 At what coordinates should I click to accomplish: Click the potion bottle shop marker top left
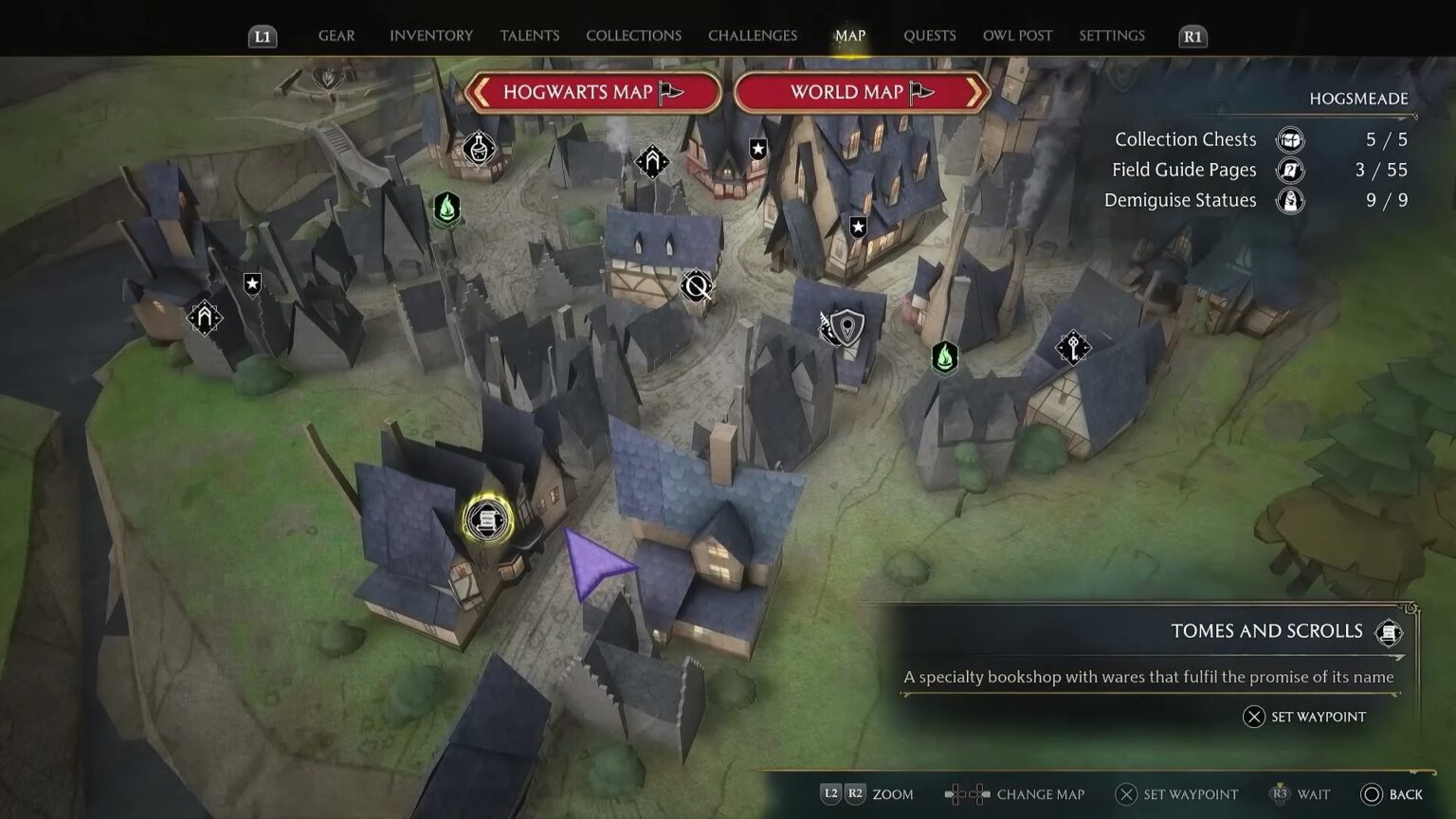(479, 148)
